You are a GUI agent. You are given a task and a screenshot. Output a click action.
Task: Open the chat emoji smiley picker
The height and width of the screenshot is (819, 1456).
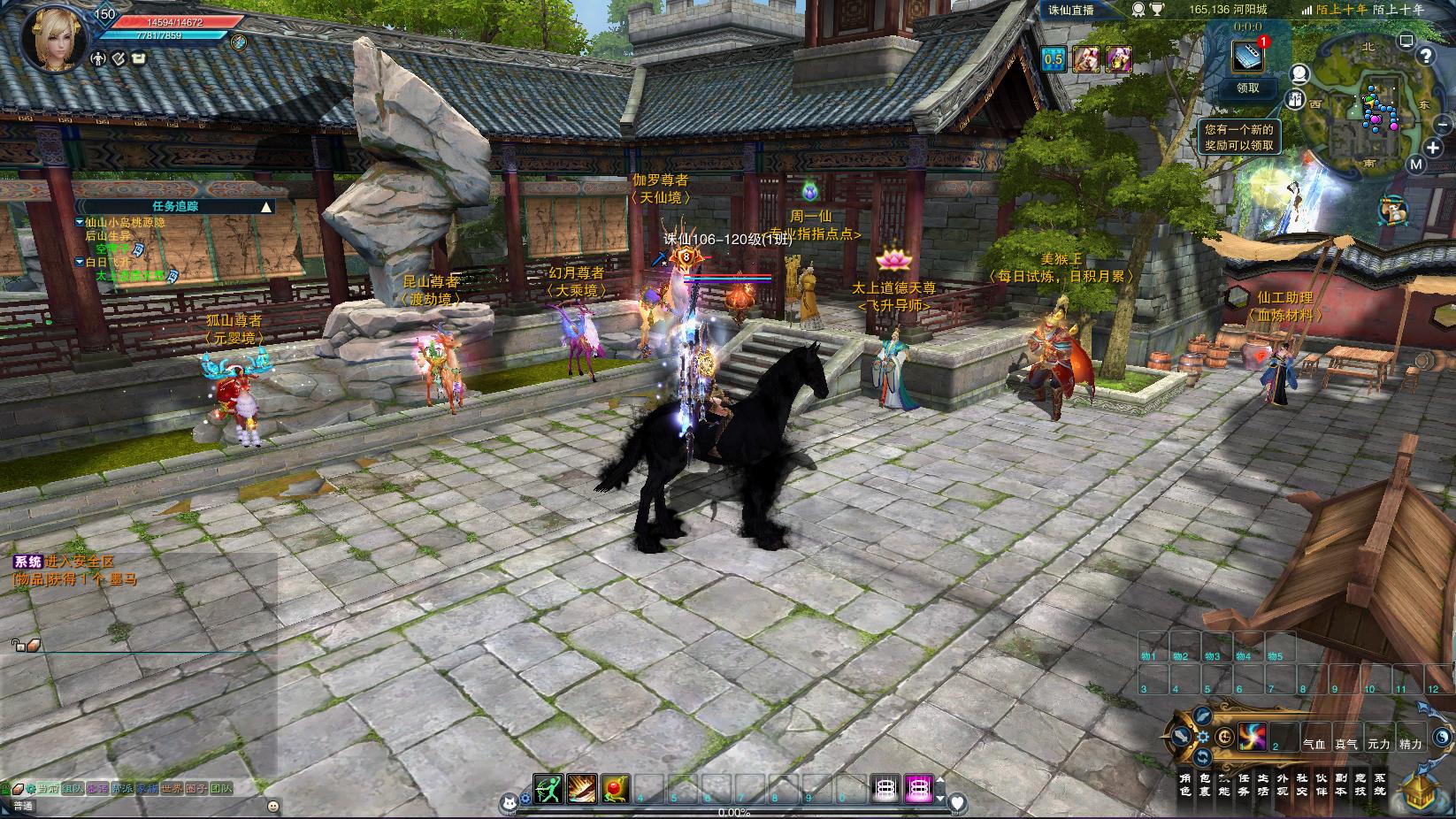pos(272,806)
